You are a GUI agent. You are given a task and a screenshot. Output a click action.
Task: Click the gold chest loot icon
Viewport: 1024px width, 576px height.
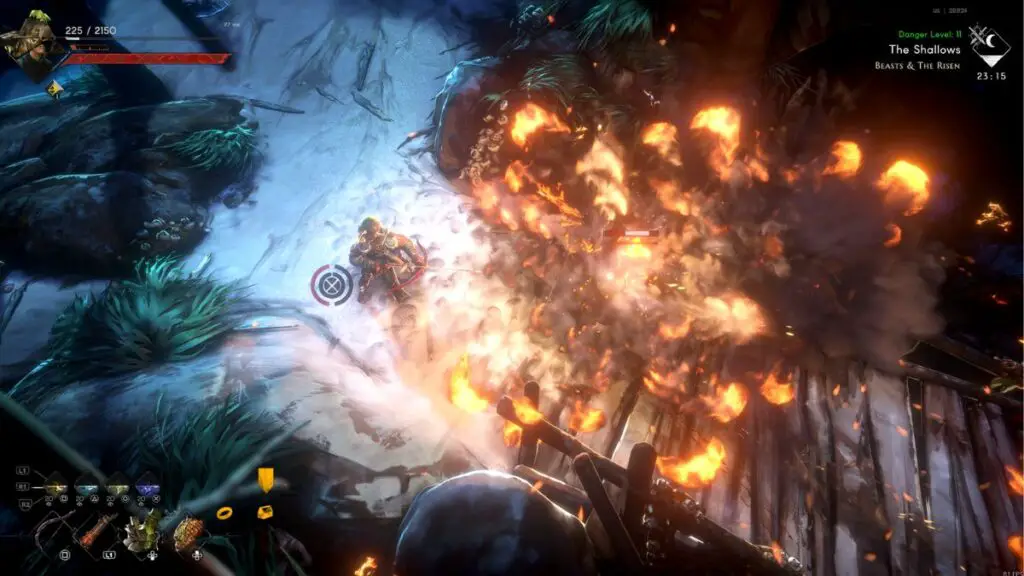265,512
